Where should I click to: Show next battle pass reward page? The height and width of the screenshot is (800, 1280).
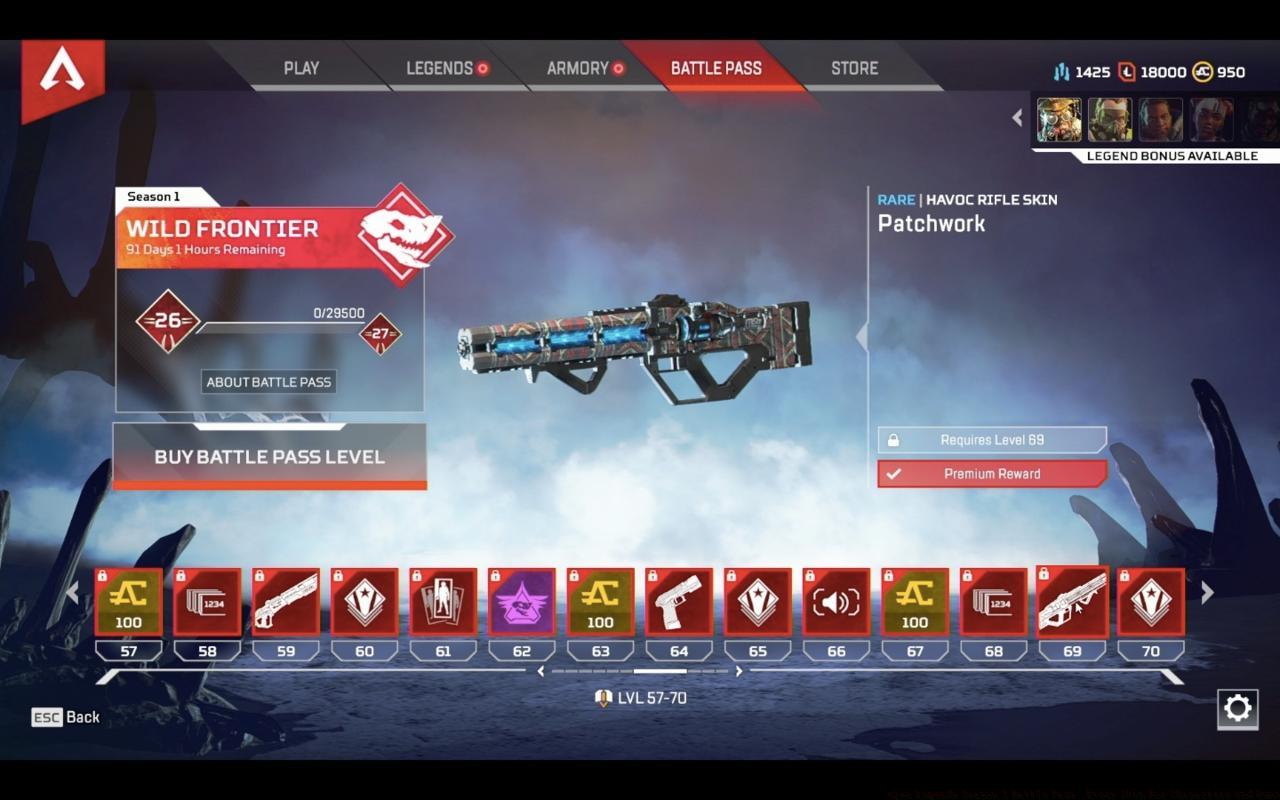coord(1207,593)
